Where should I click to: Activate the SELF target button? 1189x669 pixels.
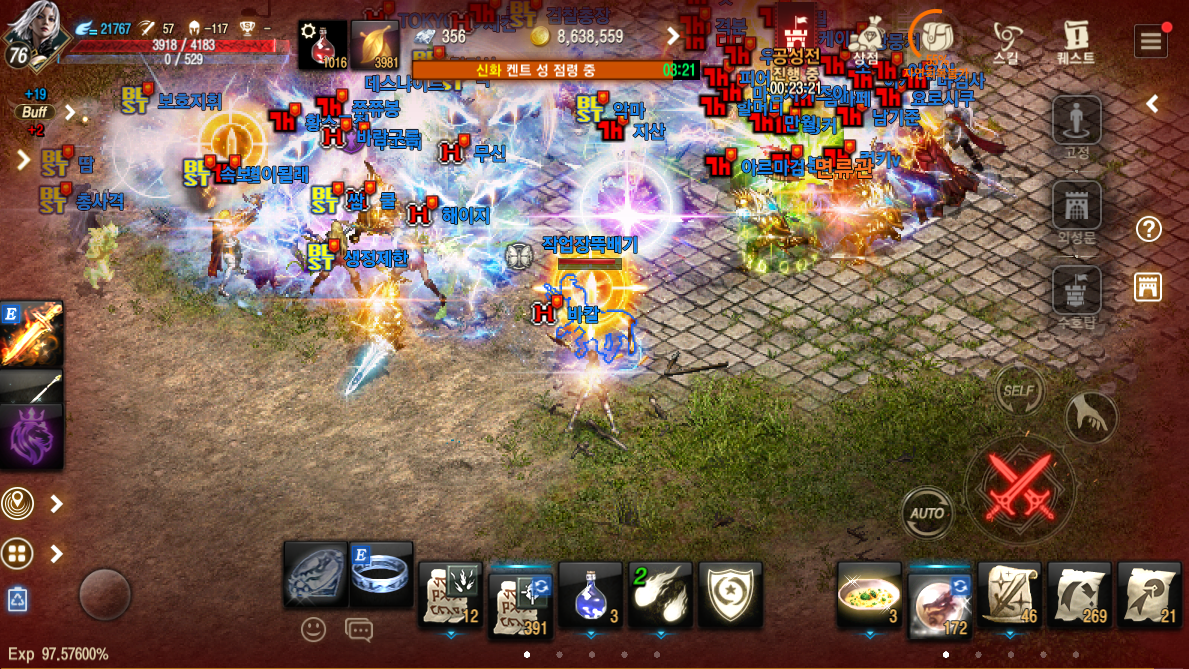point(1019,390)
